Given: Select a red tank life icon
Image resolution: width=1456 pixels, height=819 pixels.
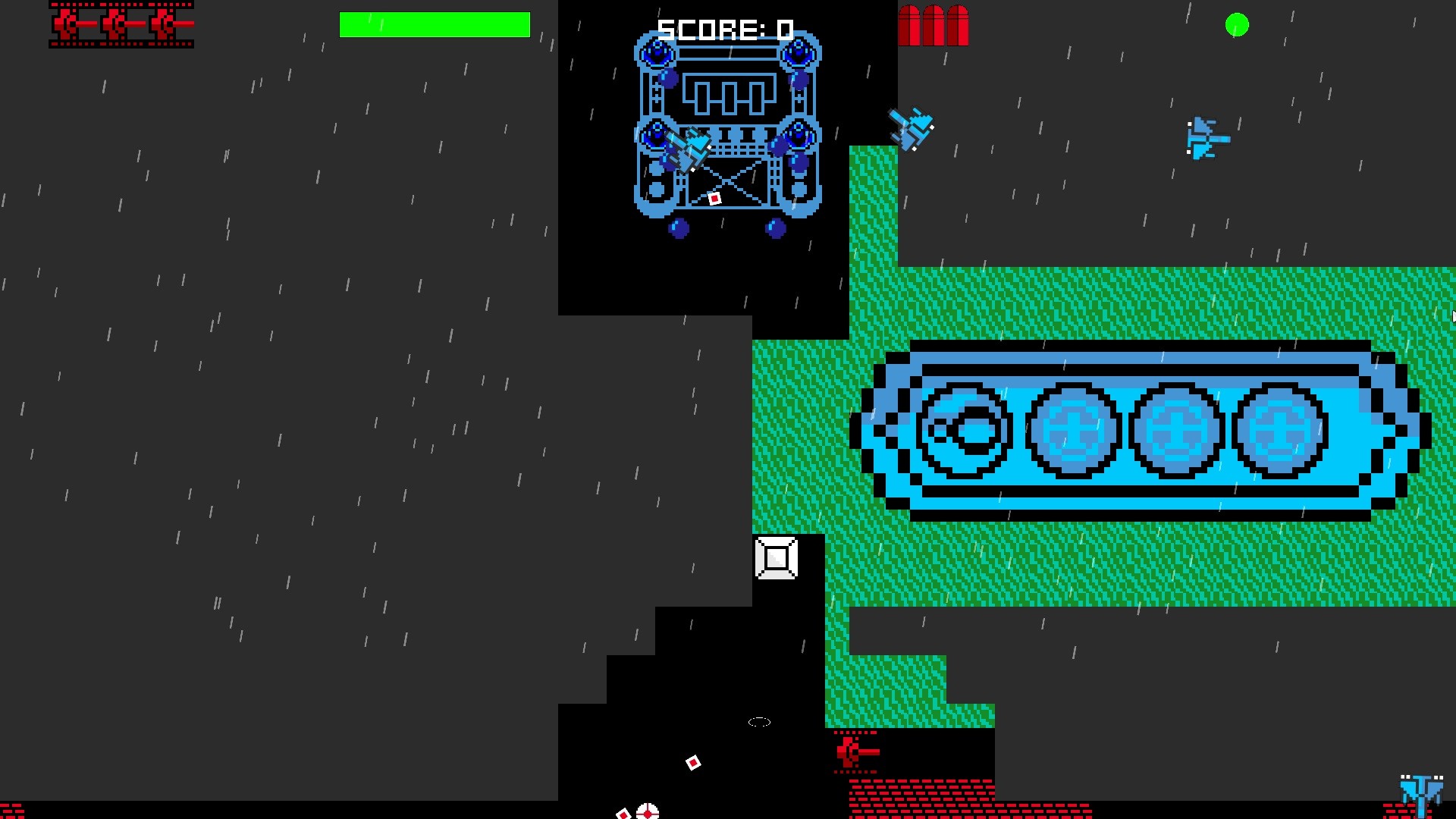Looking at the screenshot, I should (x=68, y=24).
